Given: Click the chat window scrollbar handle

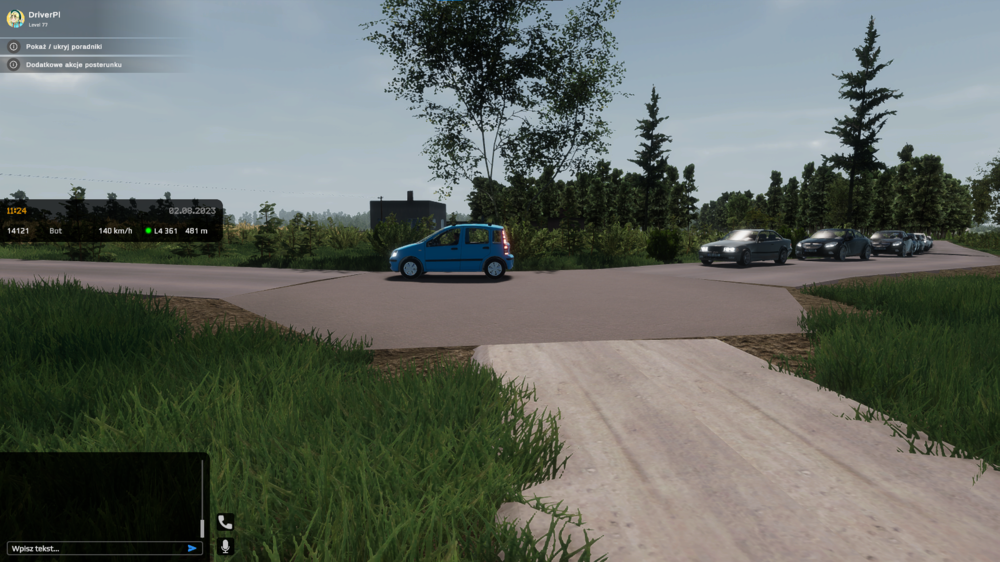Looking at the screenshot, I should [x=202, y=527].
